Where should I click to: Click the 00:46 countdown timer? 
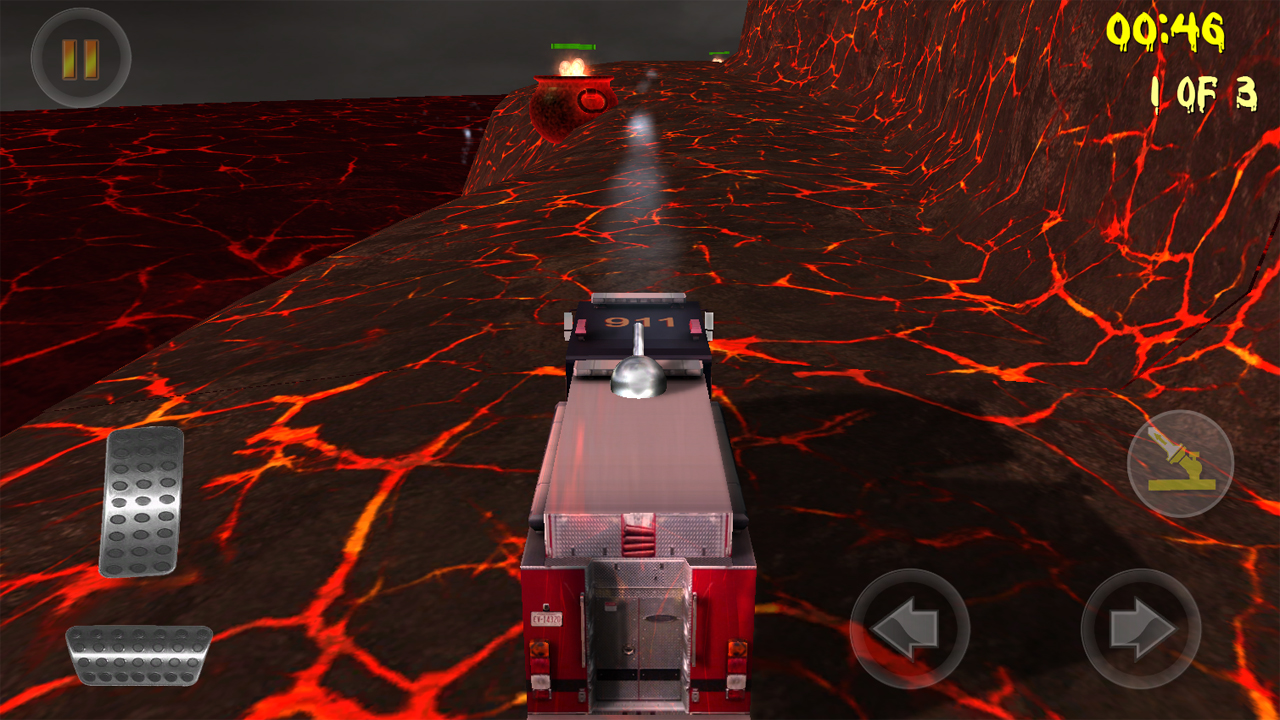[x=1166, y=30]
